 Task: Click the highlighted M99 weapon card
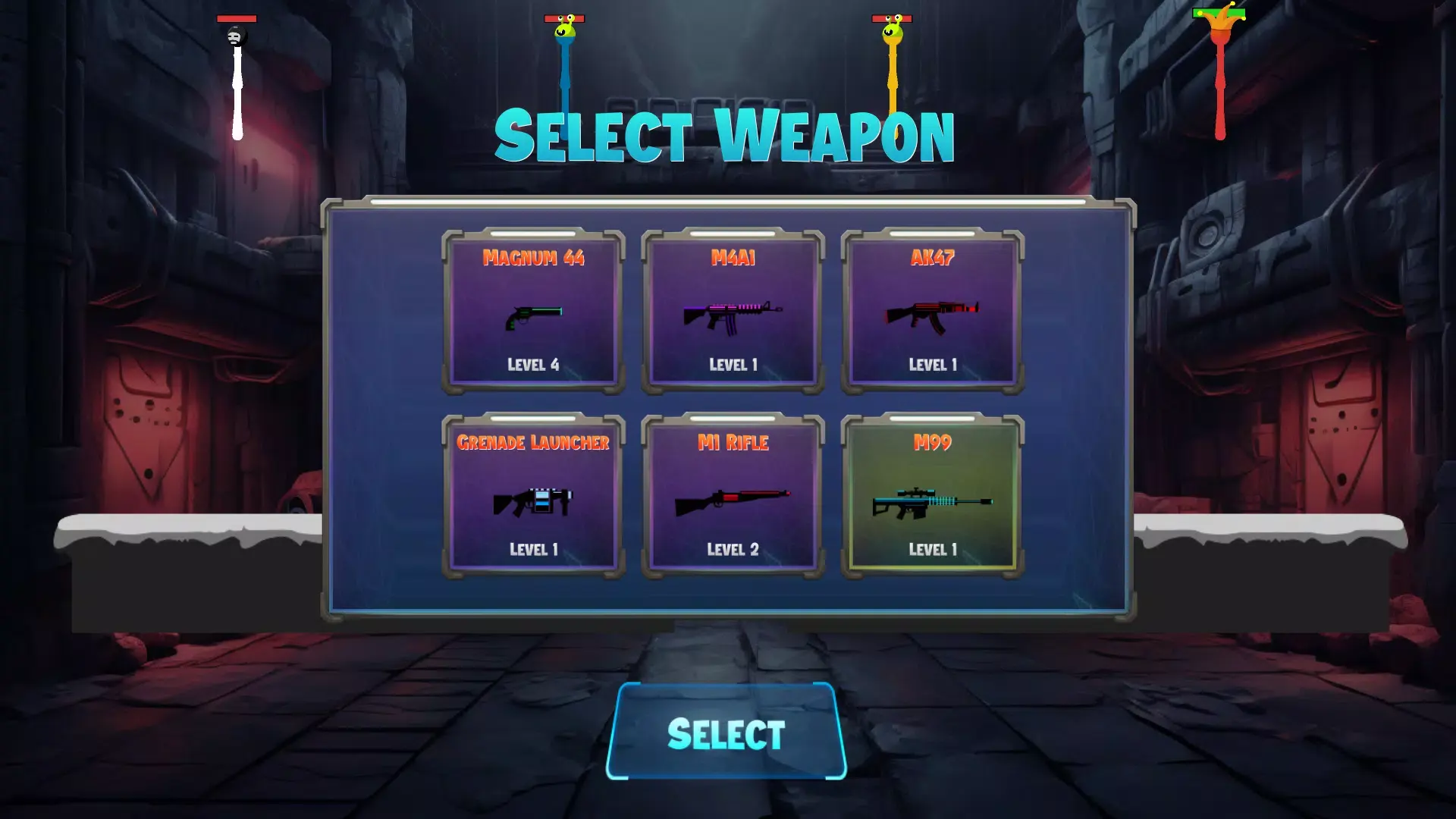tap(934, 497)
